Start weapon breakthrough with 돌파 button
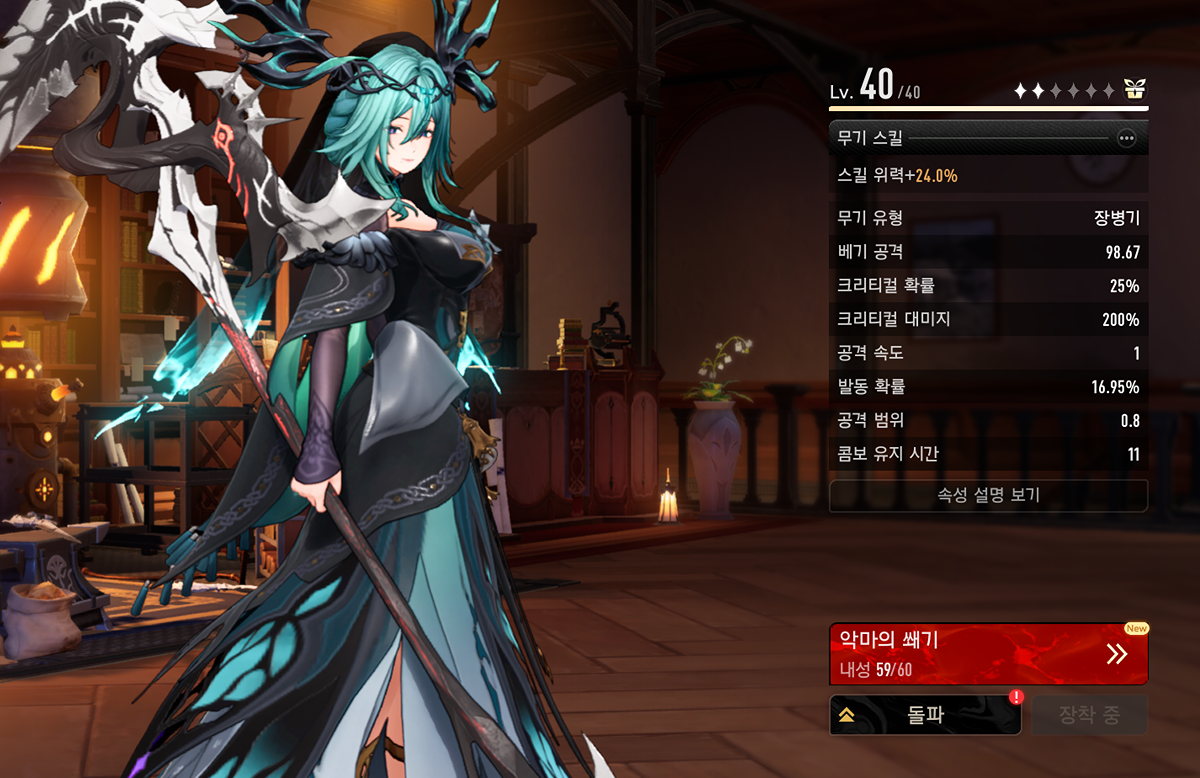 [x=925, y=715]
